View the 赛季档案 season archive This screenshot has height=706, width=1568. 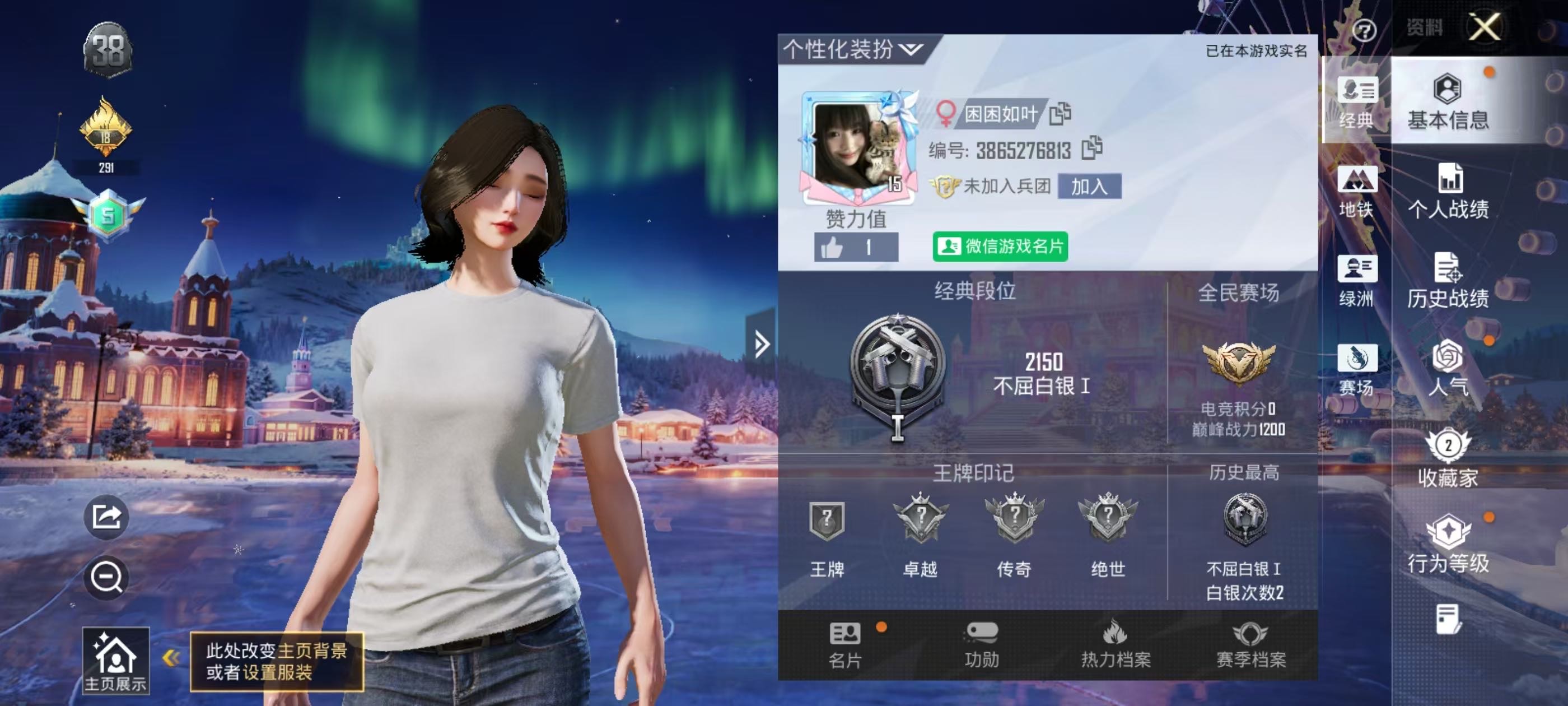[x=1250, y=644]
